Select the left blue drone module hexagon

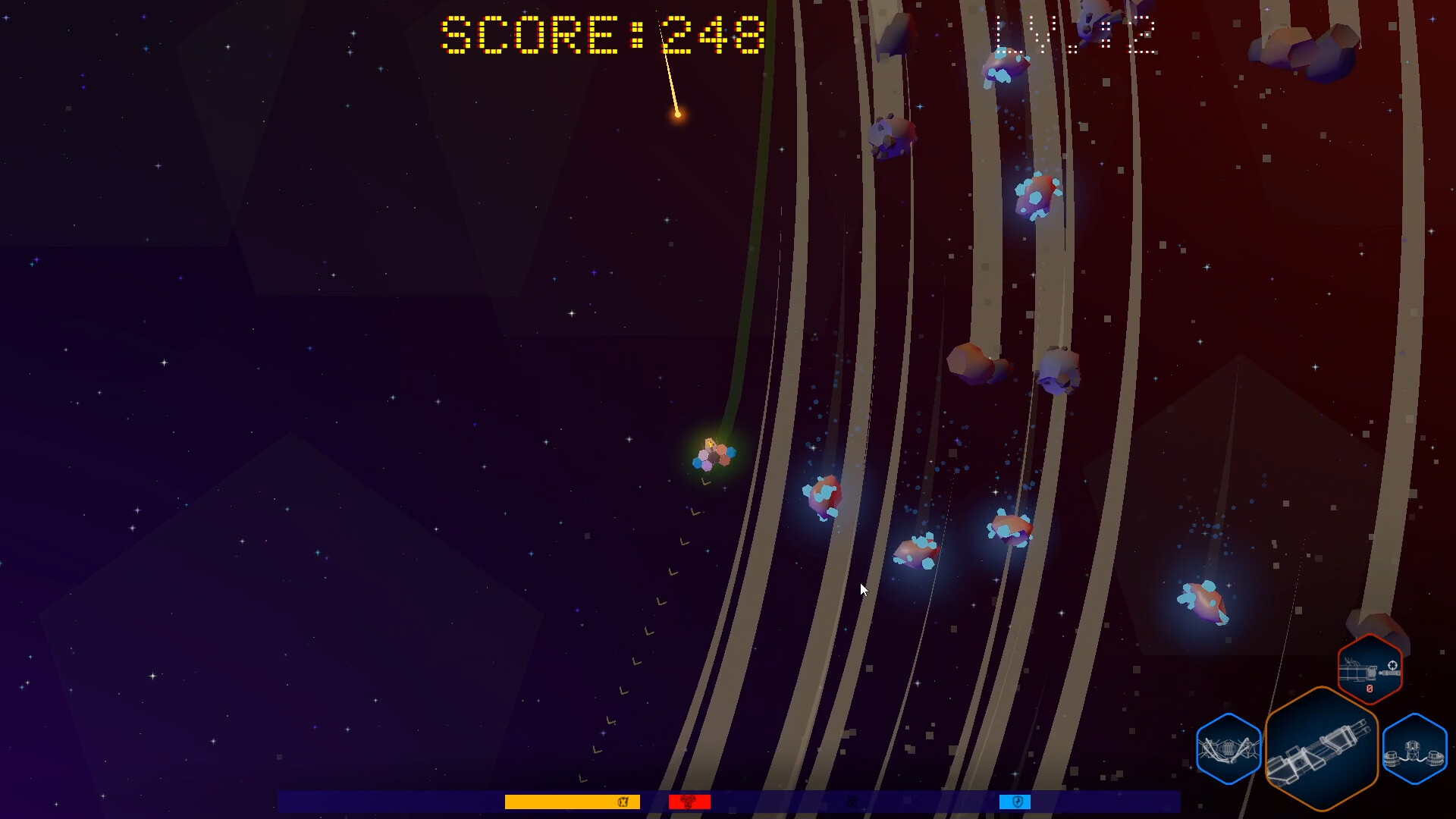pyautogui.click(x=1228, y=748)
